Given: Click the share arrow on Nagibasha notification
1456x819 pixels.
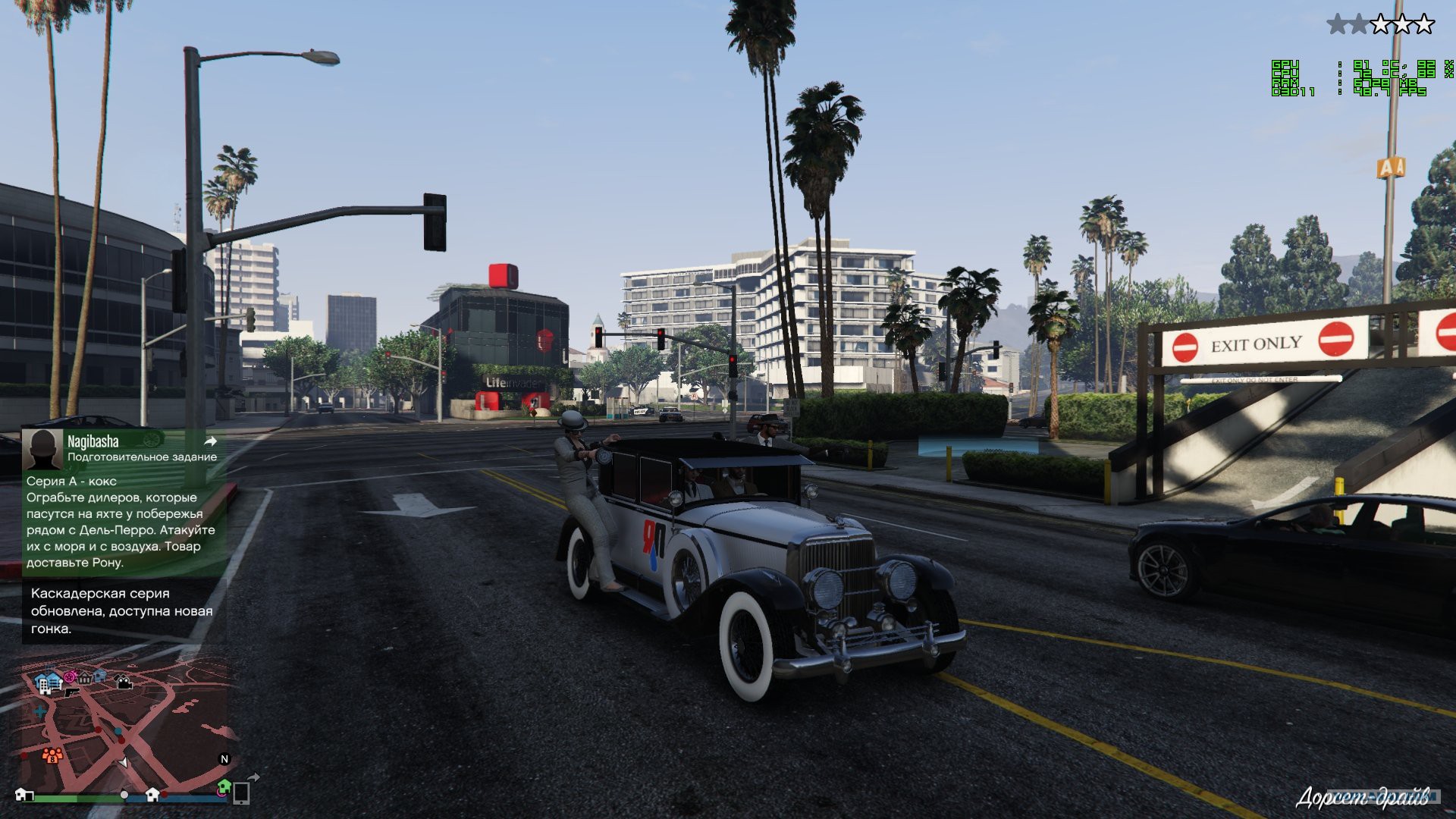Looking at the screenshot, I should 211,441.
